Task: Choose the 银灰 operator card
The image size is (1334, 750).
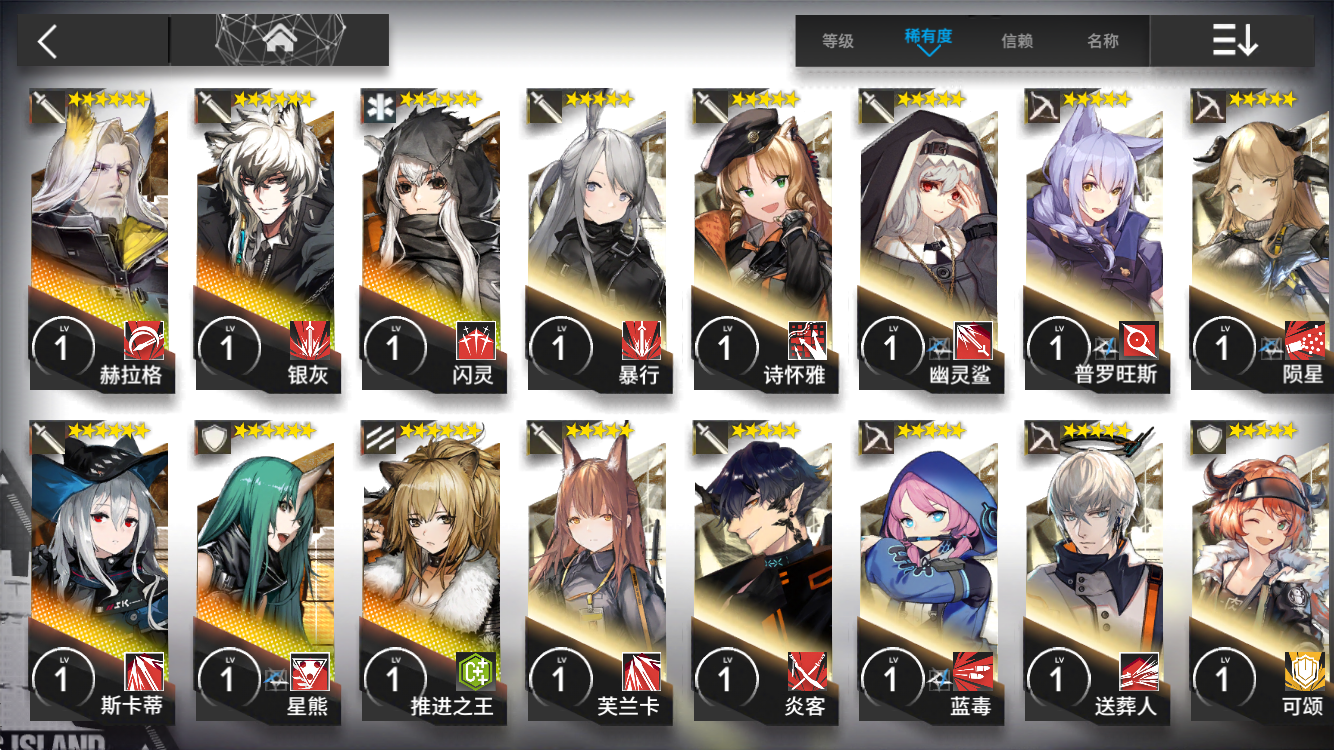Action: [x=266, y=240]
